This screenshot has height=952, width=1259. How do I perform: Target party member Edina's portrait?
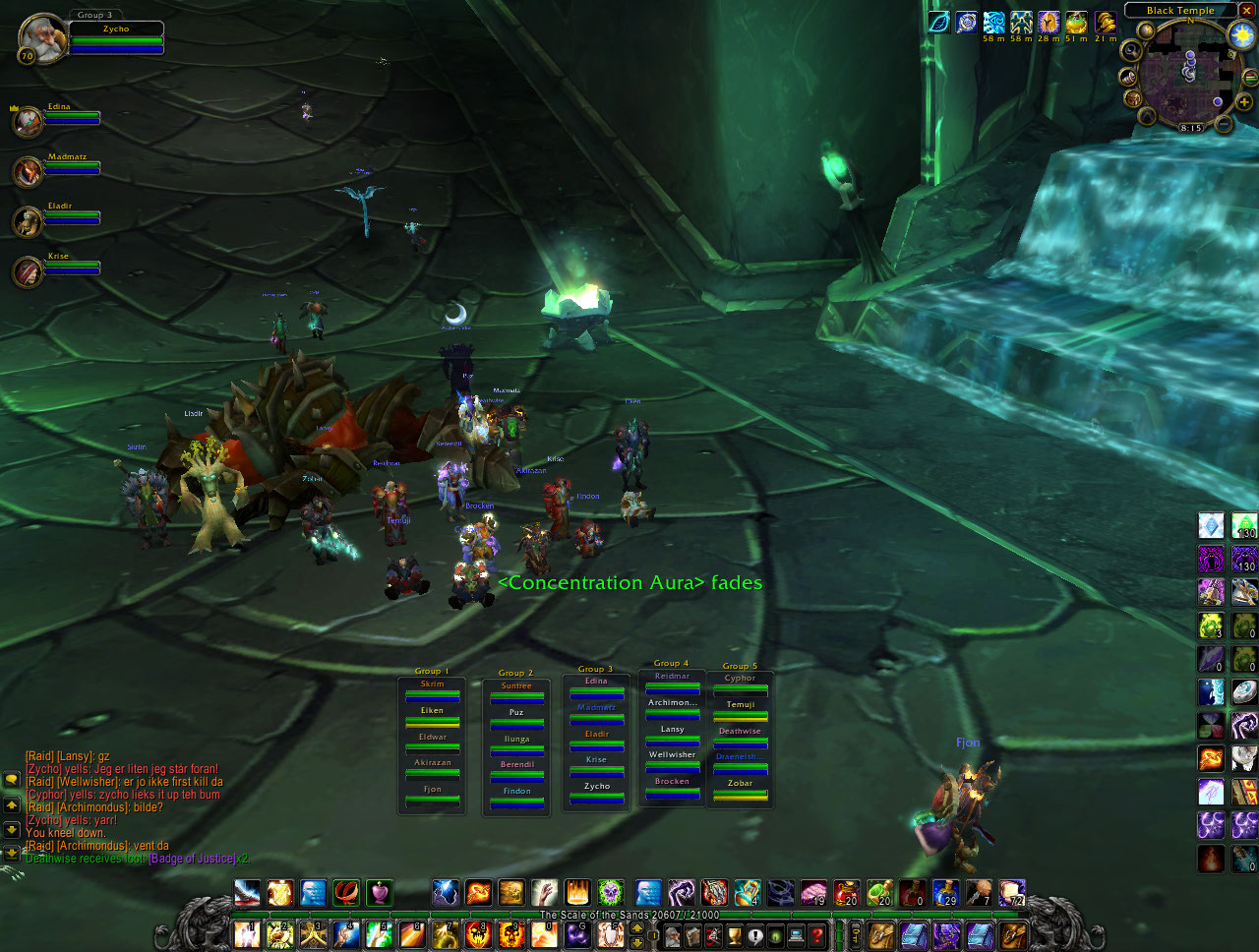point(28,122)
